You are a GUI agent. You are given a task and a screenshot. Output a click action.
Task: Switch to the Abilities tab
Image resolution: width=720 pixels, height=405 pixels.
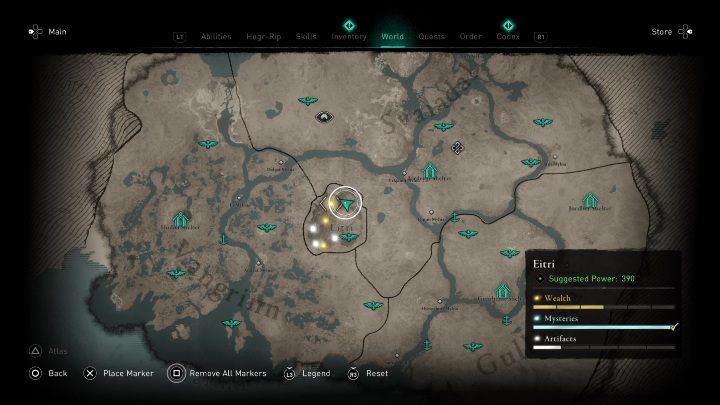pos(216,37)
